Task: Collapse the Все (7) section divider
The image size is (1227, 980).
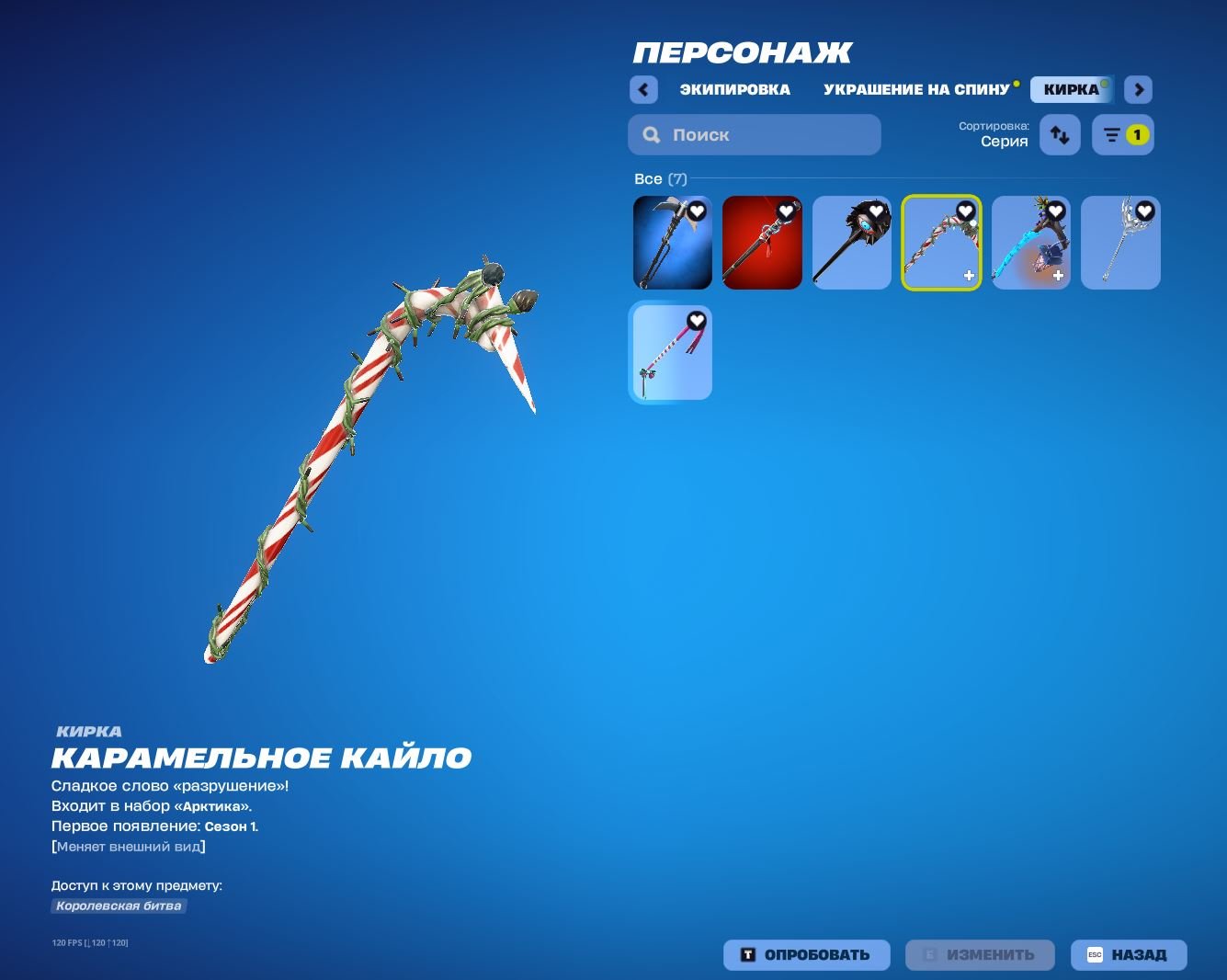Action: (x=662, y=178)
